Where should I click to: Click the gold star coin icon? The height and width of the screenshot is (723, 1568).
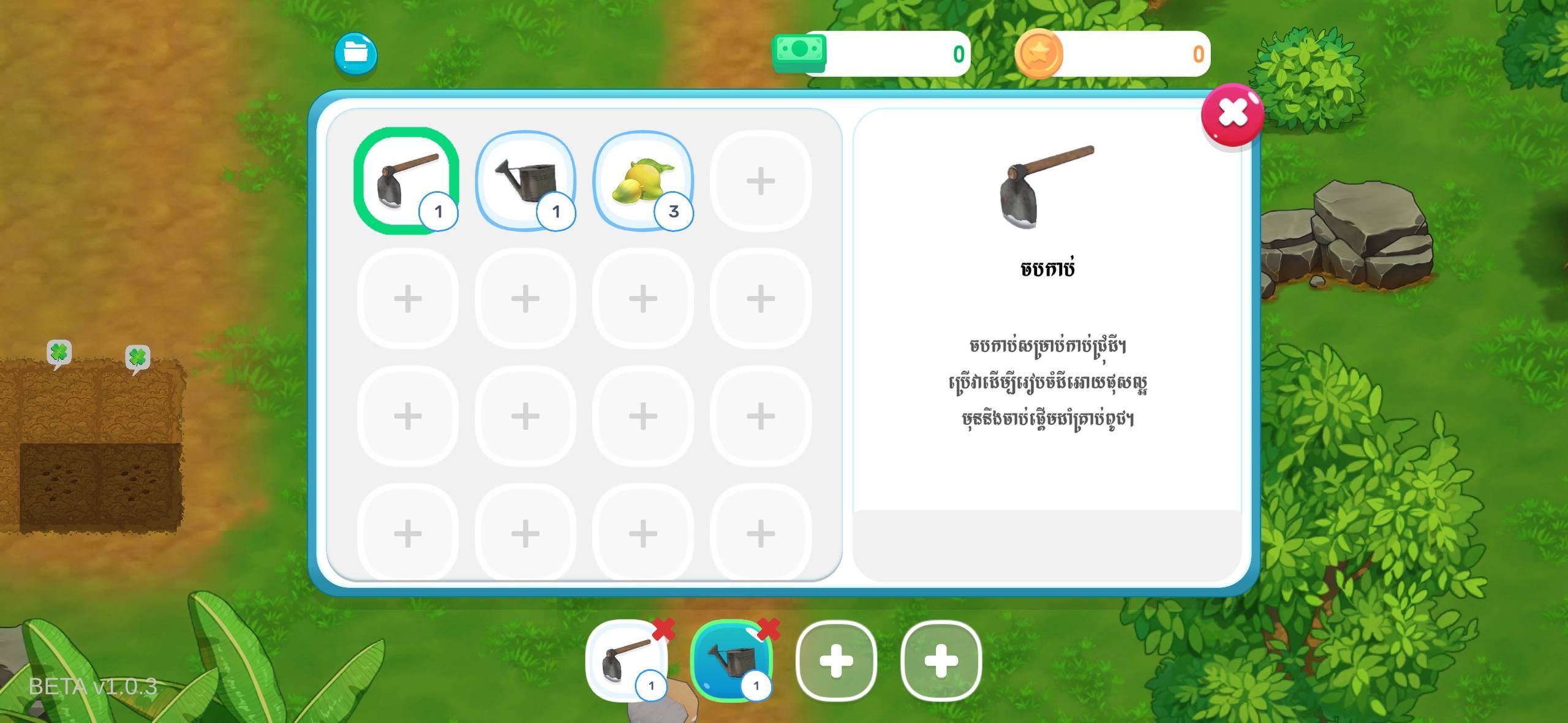[1039, 54]
